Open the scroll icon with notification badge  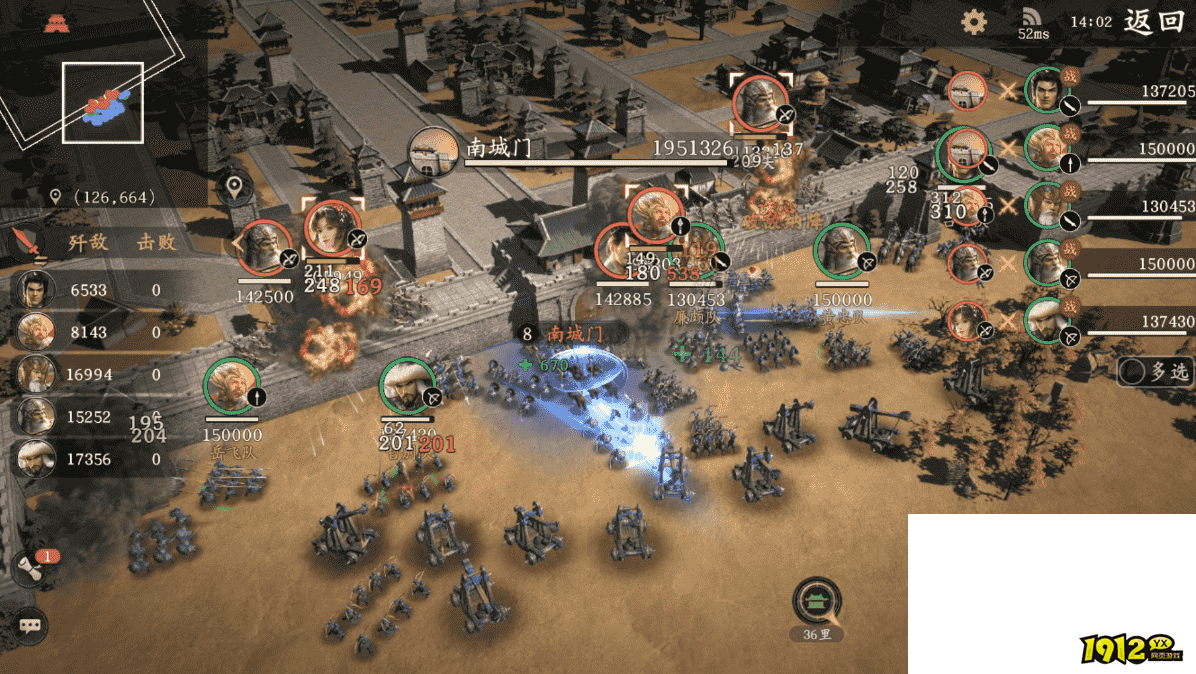pos(33,569)
